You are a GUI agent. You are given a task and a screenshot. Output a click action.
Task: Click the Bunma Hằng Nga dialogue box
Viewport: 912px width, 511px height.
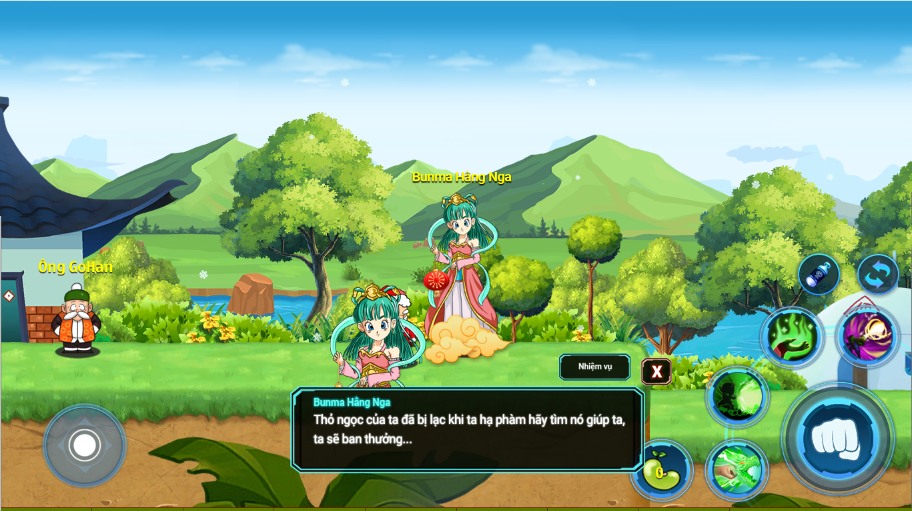coord(468,429)
